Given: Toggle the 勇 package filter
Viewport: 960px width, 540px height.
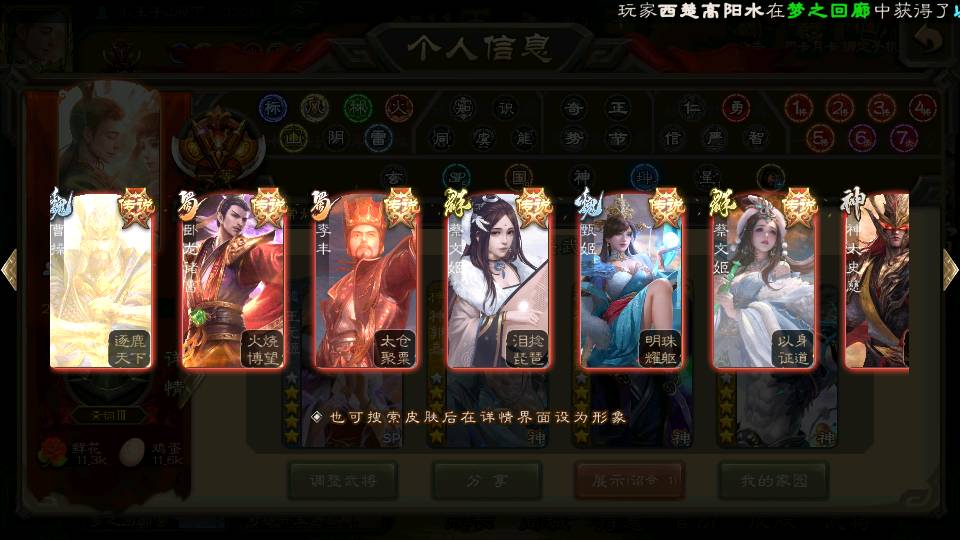Looking at the screenshot, I should coord(737,108).
